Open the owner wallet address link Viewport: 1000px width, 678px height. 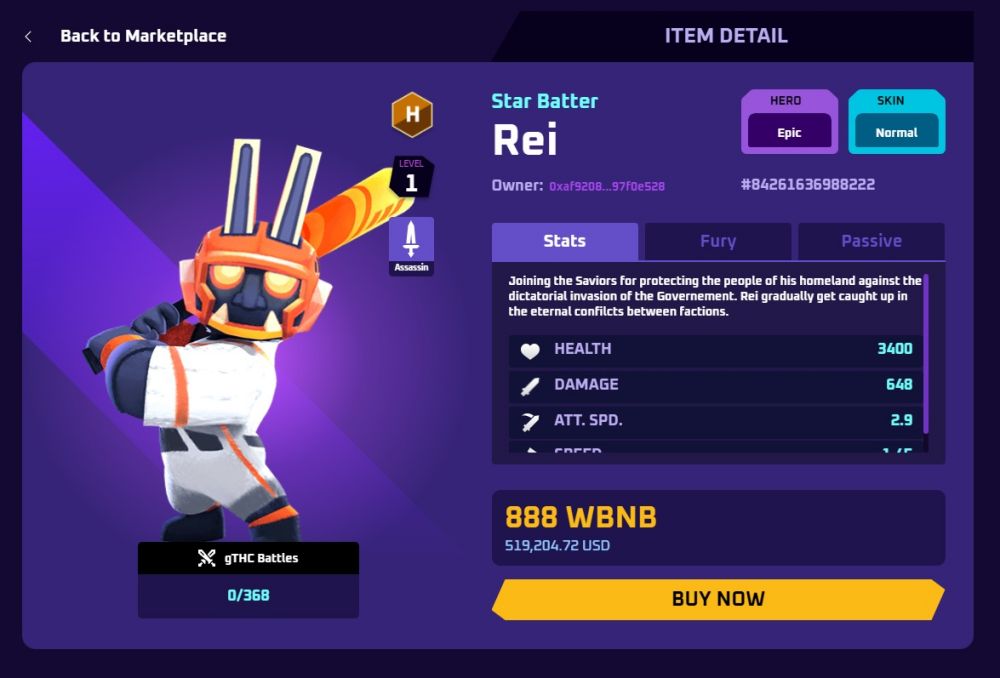point(607,186)
